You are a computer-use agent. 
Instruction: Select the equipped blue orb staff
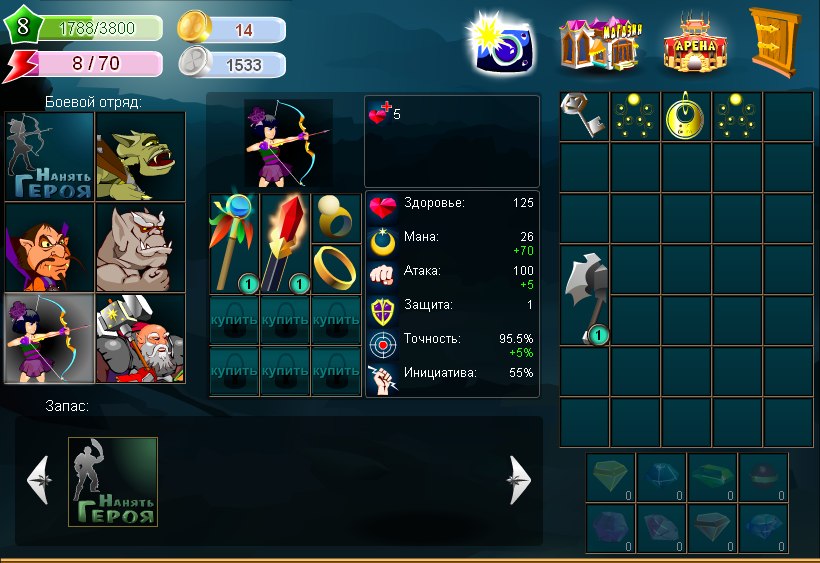tap(234, 244)
